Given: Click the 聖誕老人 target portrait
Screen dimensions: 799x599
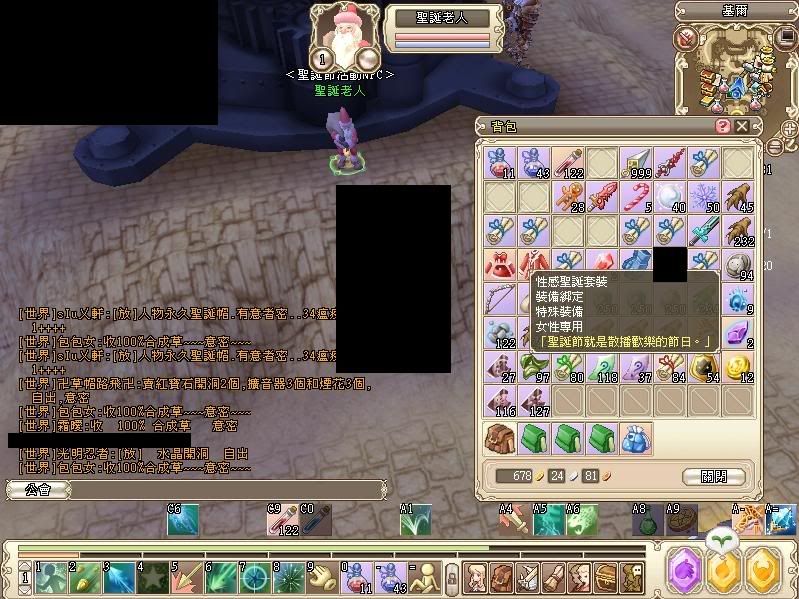Looking at the screenshot, I should [345, 36].
